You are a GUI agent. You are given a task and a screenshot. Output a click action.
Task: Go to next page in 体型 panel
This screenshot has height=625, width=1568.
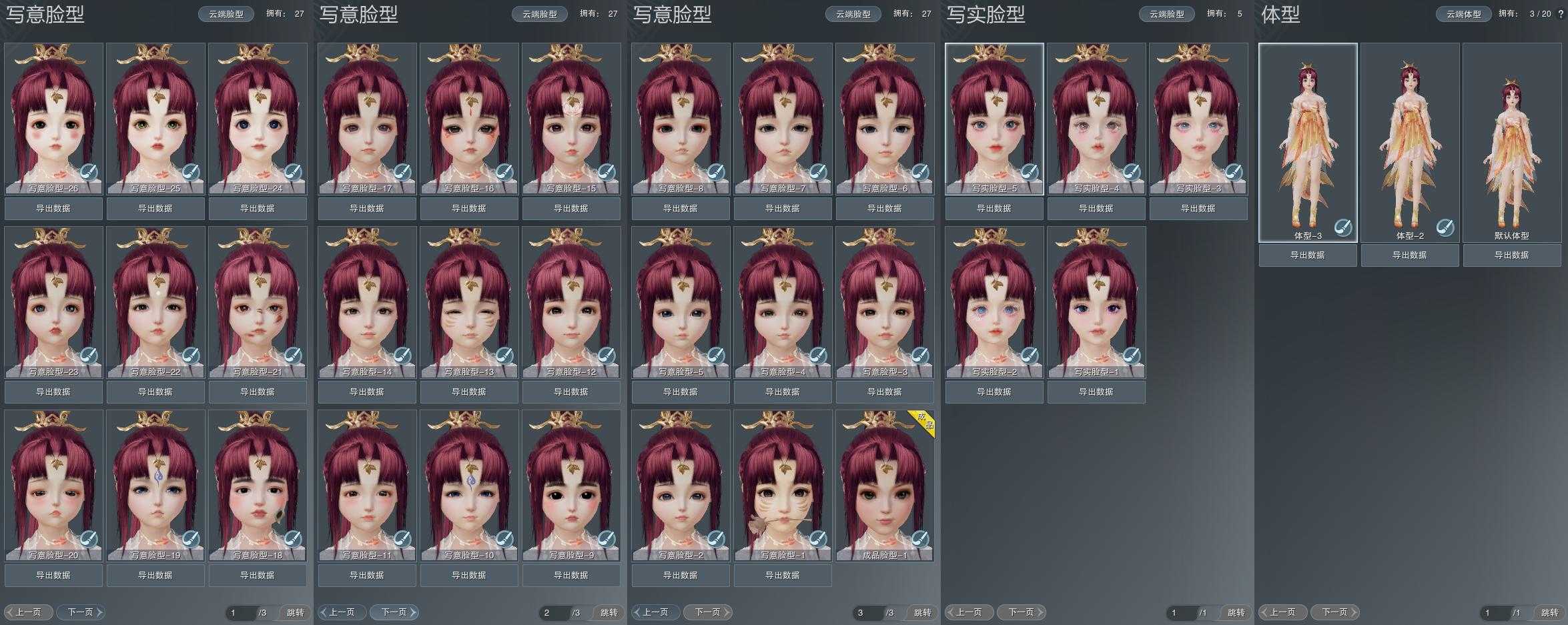1334,612
